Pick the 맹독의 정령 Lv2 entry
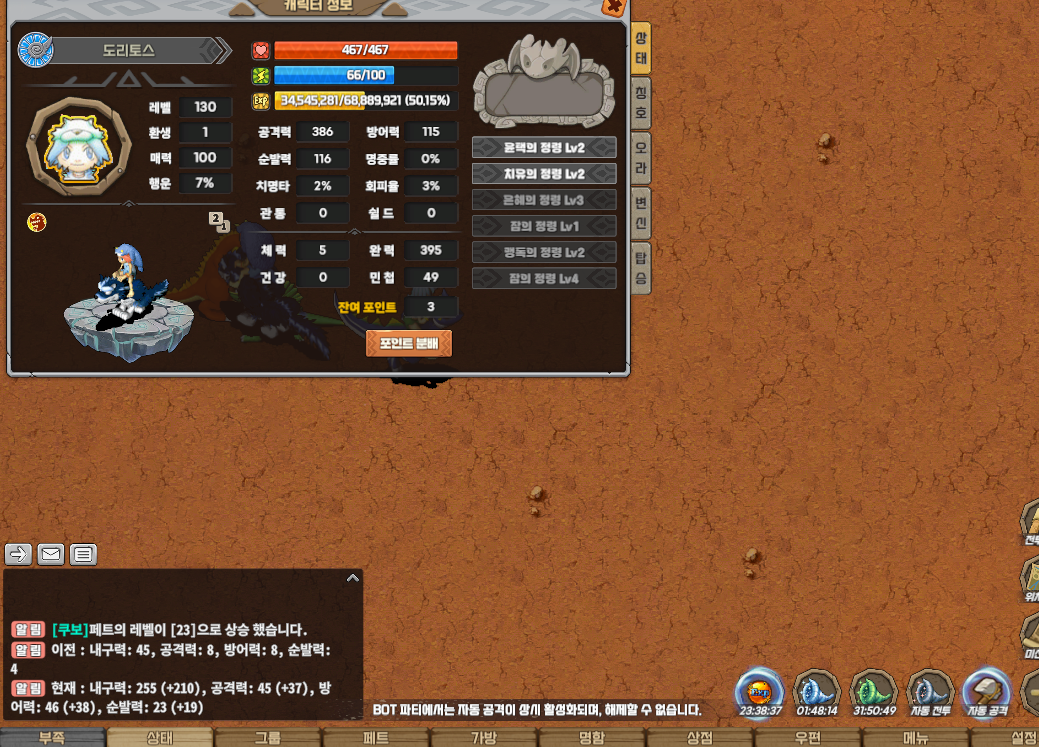The width and height of the screenshot is (1039, 747). coord(544,252)
